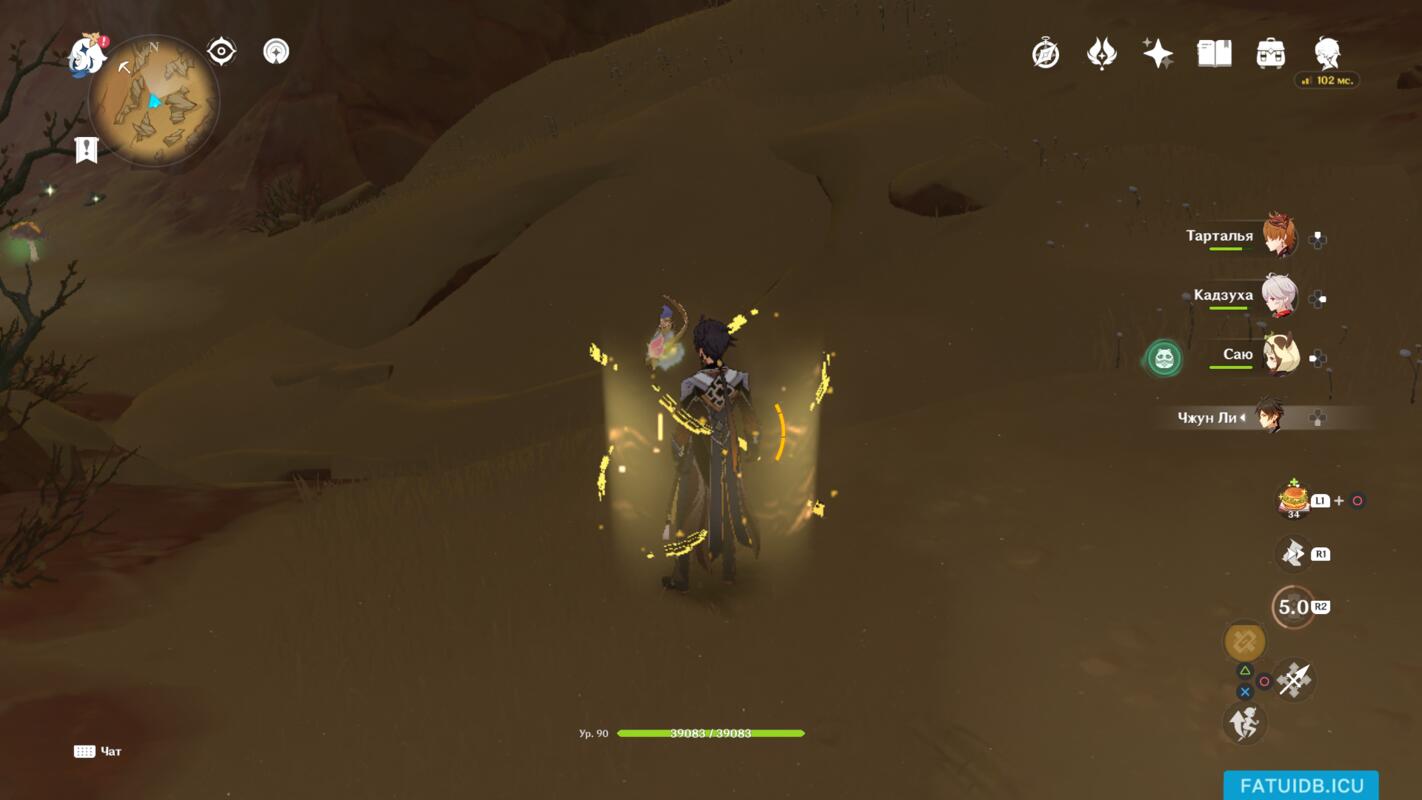Image resolution: width=1422 pixels, height=800 pixels.
Task: Open the Чат chat box
Action: tap(98, 751)
